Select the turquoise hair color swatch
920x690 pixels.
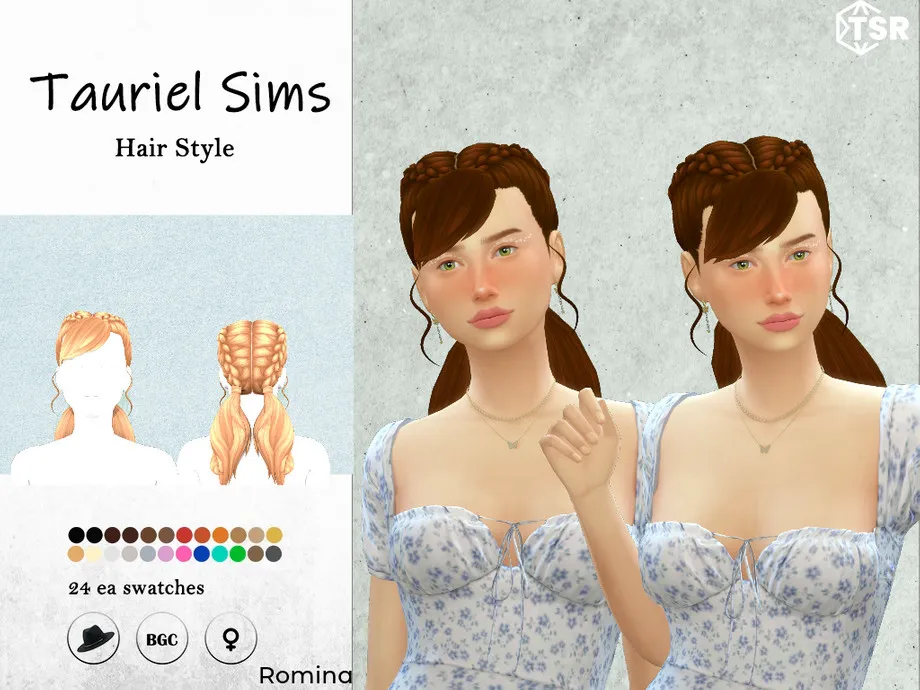(x=220, y=553)
